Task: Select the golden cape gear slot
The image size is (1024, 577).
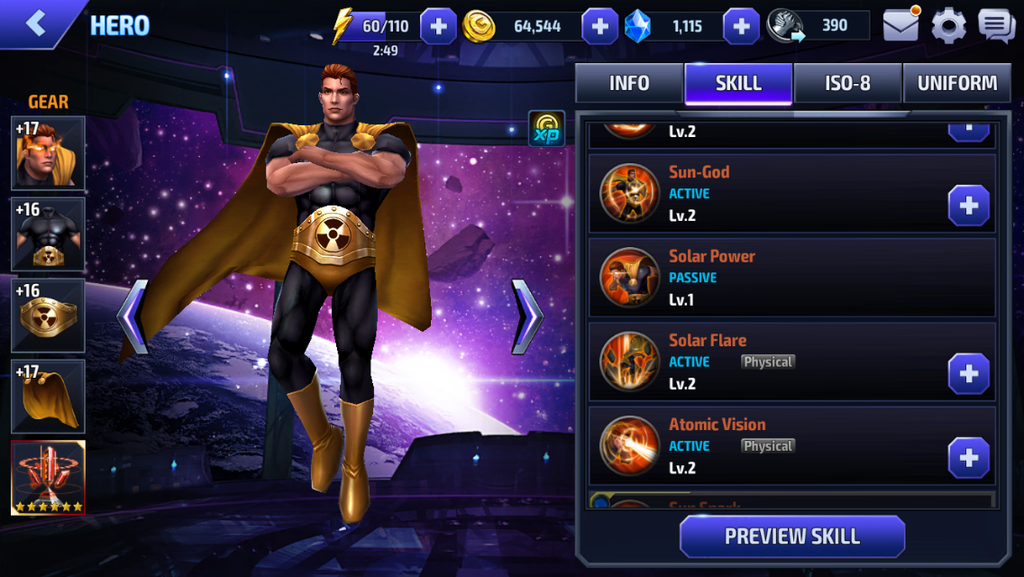Action: [x=48, y=397]
